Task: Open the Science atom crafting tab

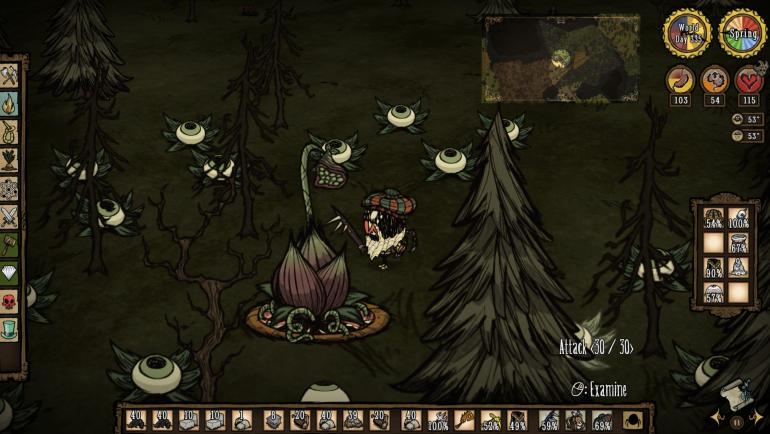Action: [x=11, y=187]
